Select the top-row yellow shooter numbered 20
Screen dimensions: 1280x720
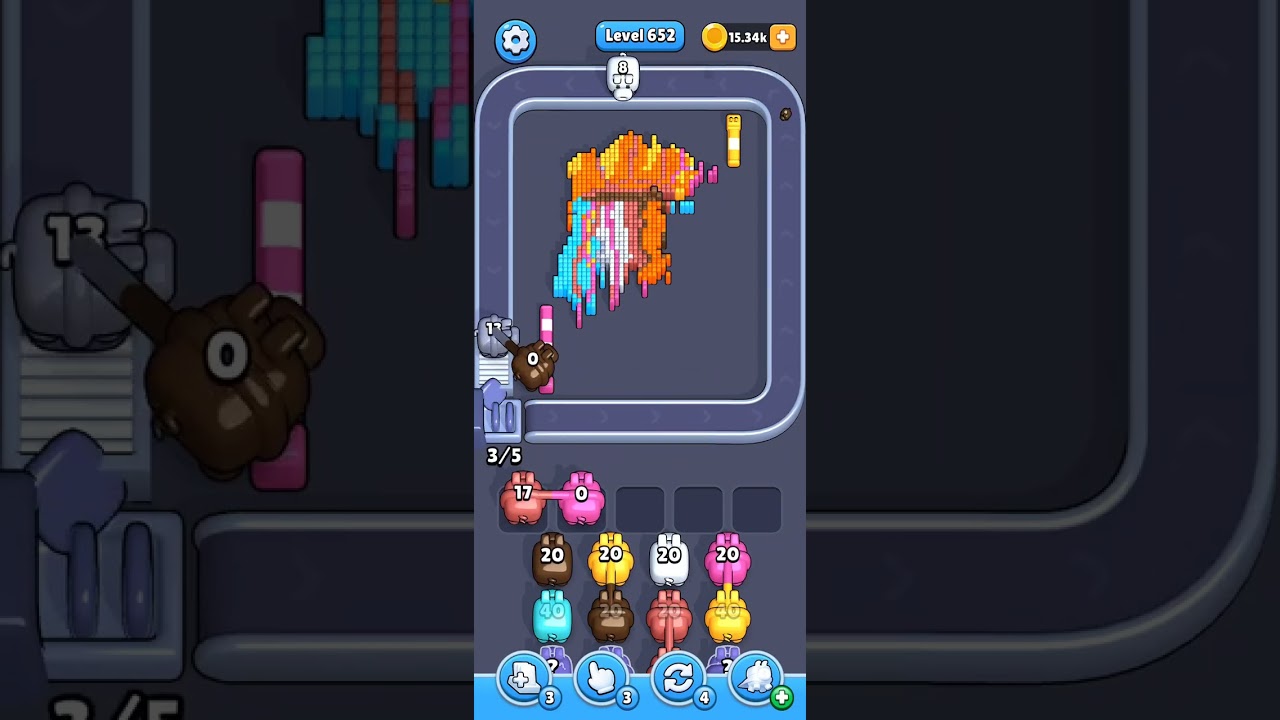[610, 560]
